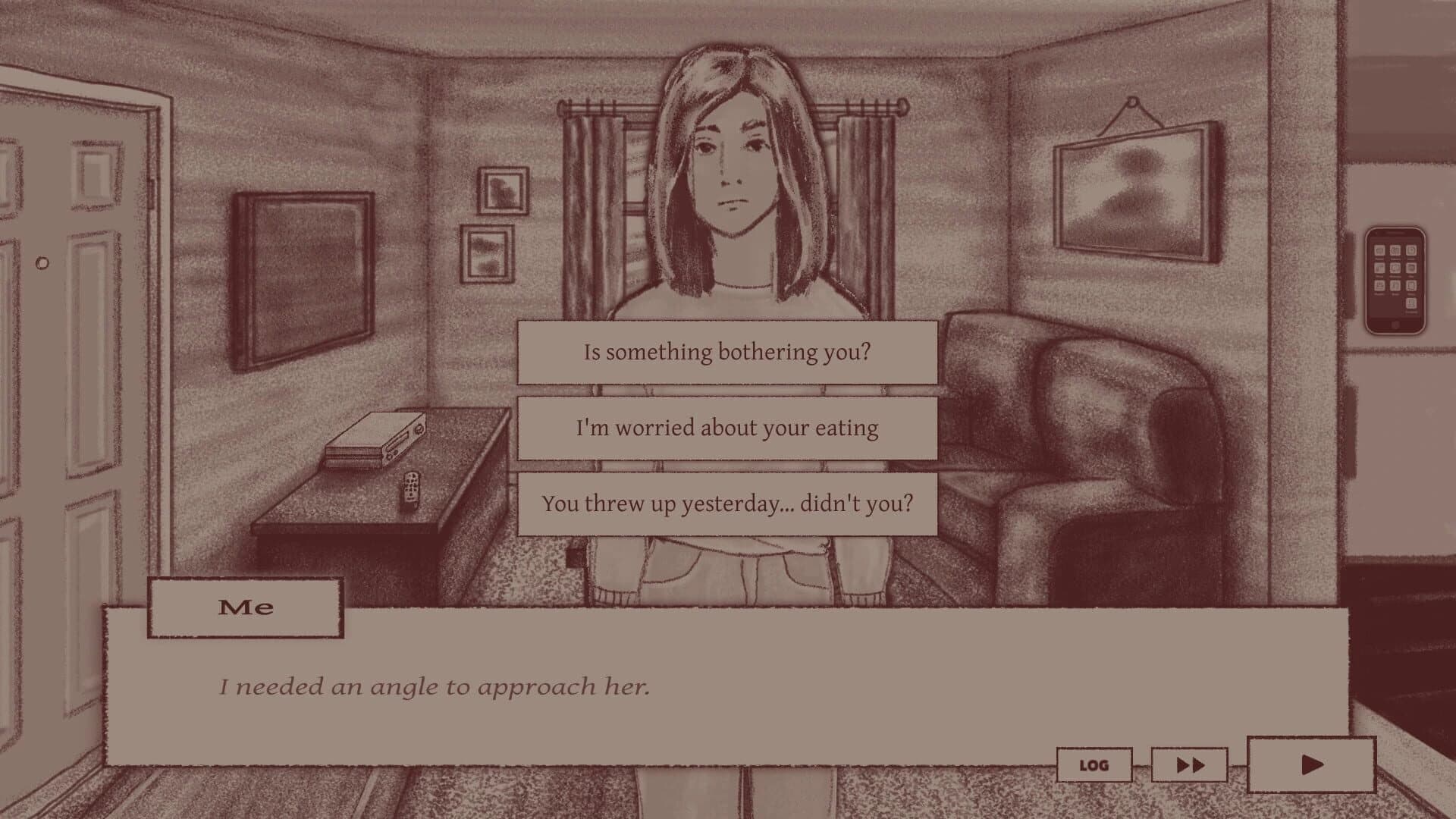Image resolution: width=1456 pixels, height=819 pixels.
Task: Click the fast-forward skip button
Action: (x=1188, y=764)
